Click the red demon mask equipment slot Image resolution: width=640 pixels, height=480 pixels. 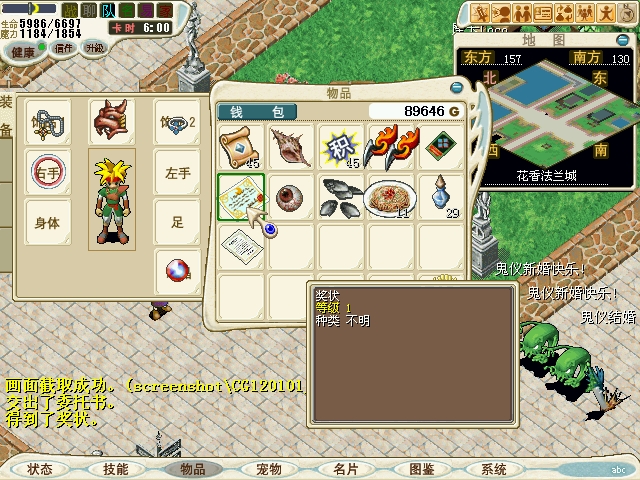coord(111,122)
